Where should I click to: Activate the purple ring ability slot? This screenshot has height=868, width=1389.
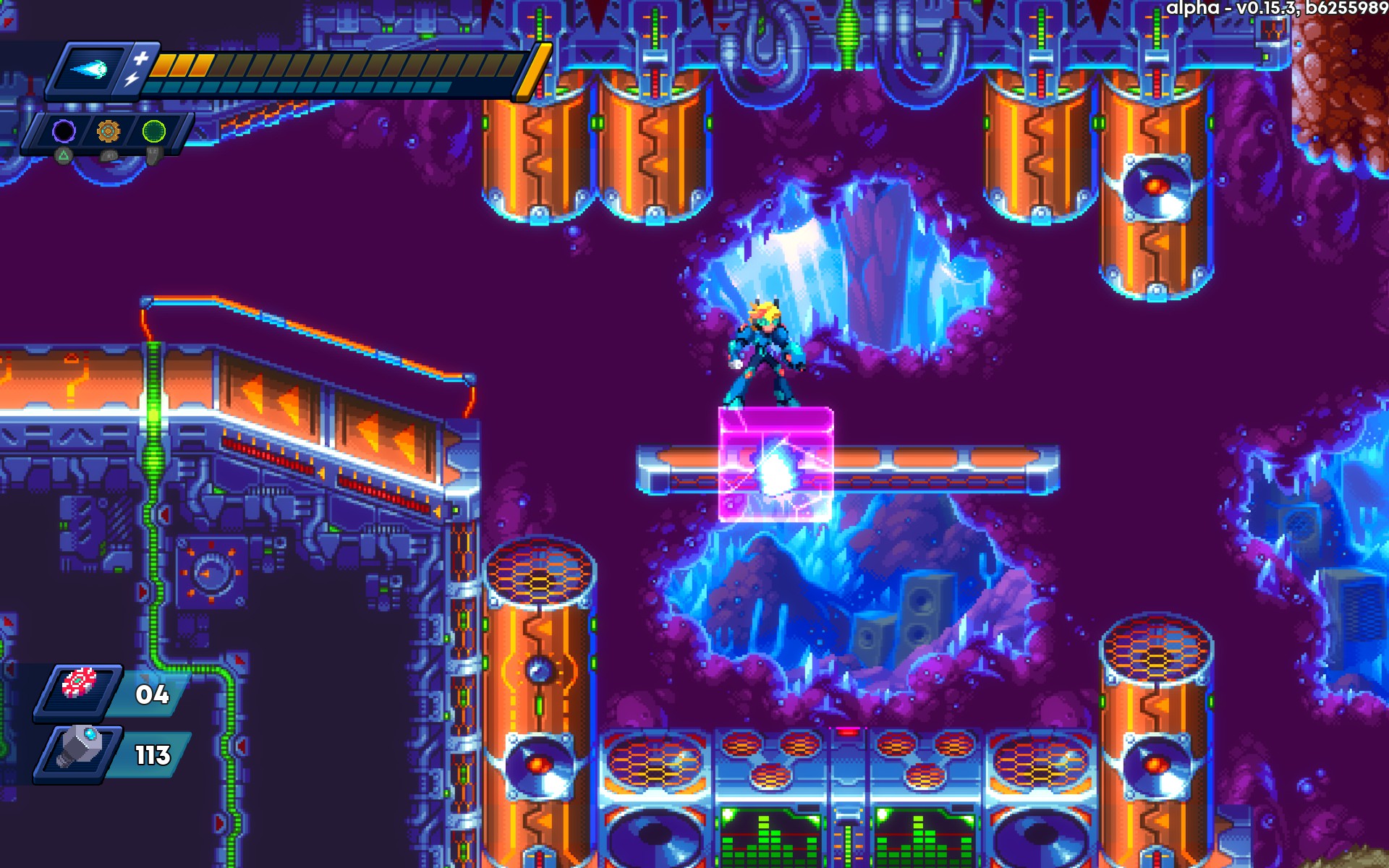64,131
